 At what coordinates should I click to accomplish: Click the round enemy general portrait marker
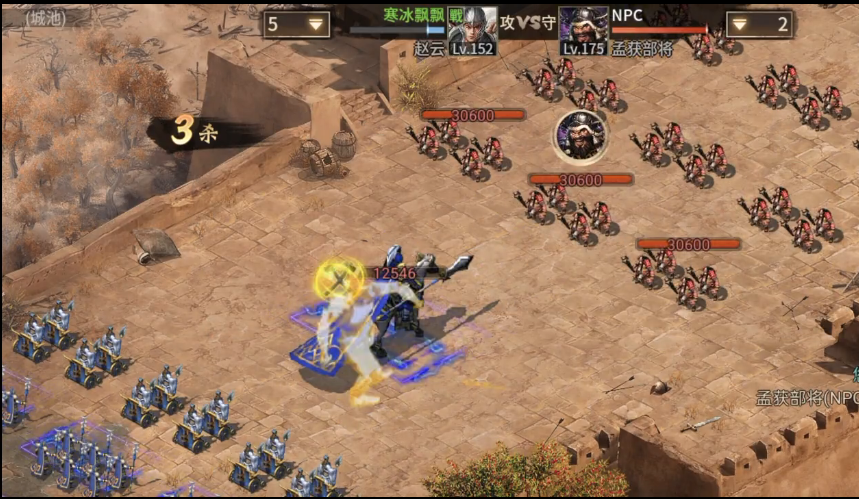tap(580, 137)
